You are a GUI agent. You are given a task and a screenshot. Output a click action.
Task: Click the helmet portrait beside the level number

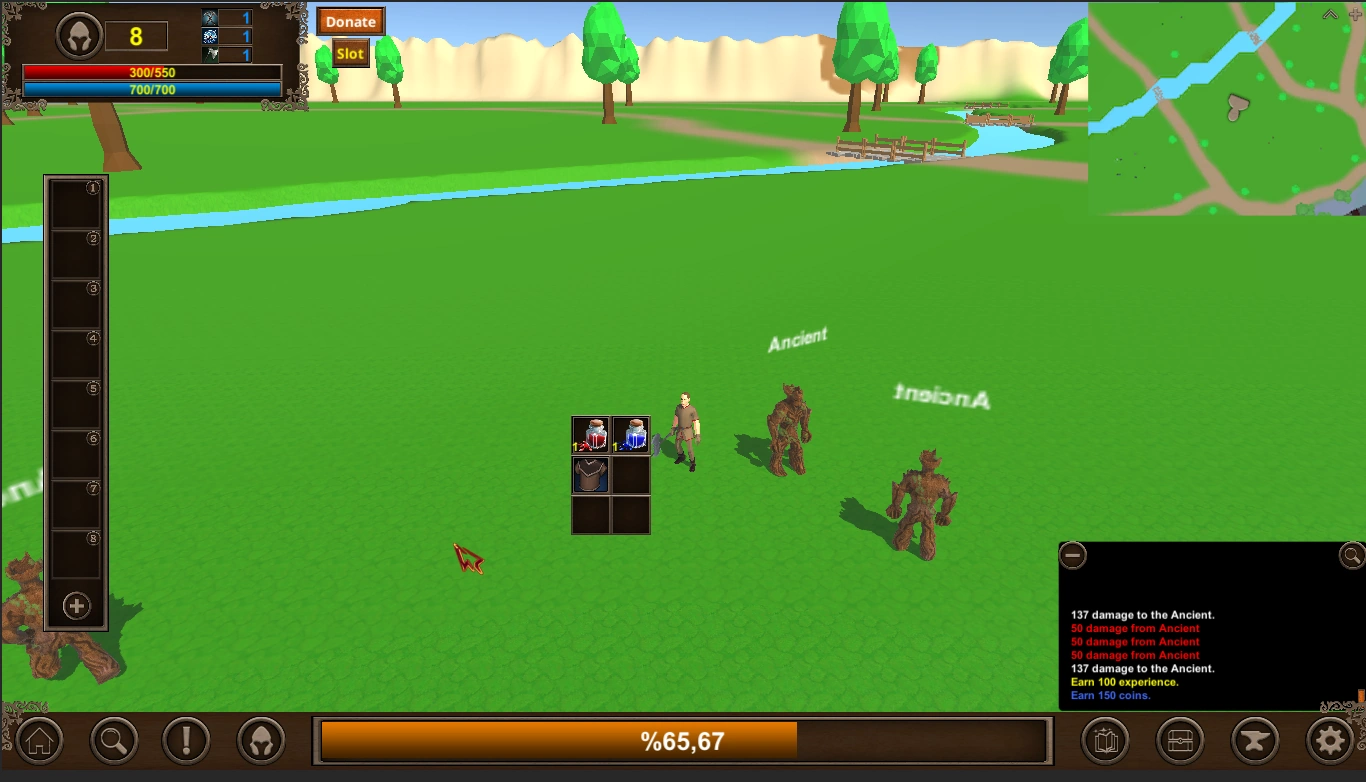click(78, 34)
